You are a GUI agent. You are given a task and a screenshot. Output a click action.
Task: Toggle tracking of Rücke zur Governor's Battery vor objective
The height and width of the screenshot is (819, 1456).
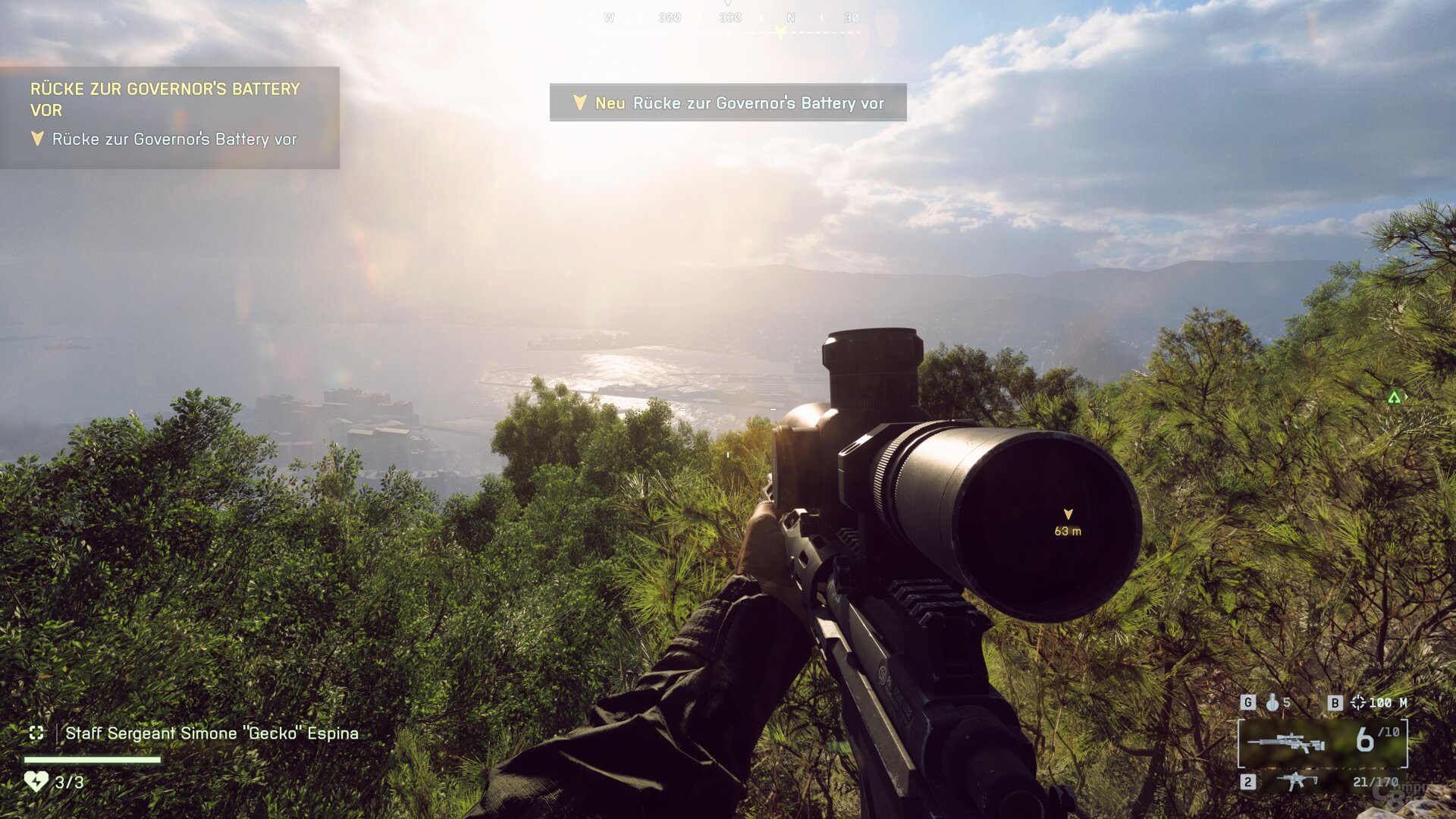click(174, 140)
